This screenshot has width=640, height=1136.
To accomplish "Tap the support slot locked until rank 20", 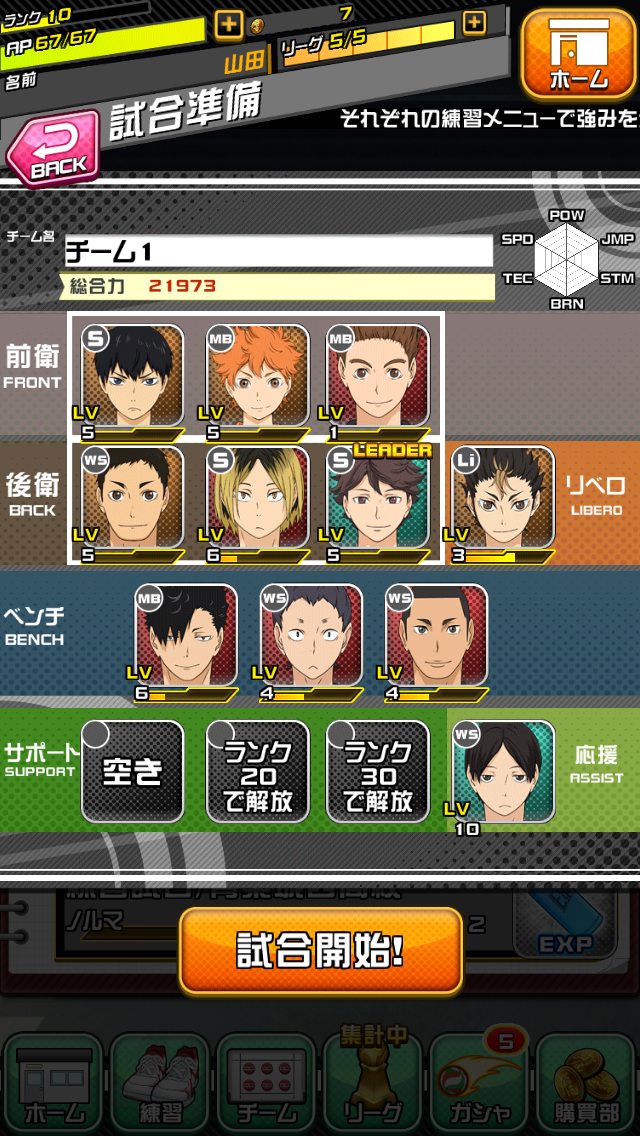I will pyautogui.click(x=258, y=771).
